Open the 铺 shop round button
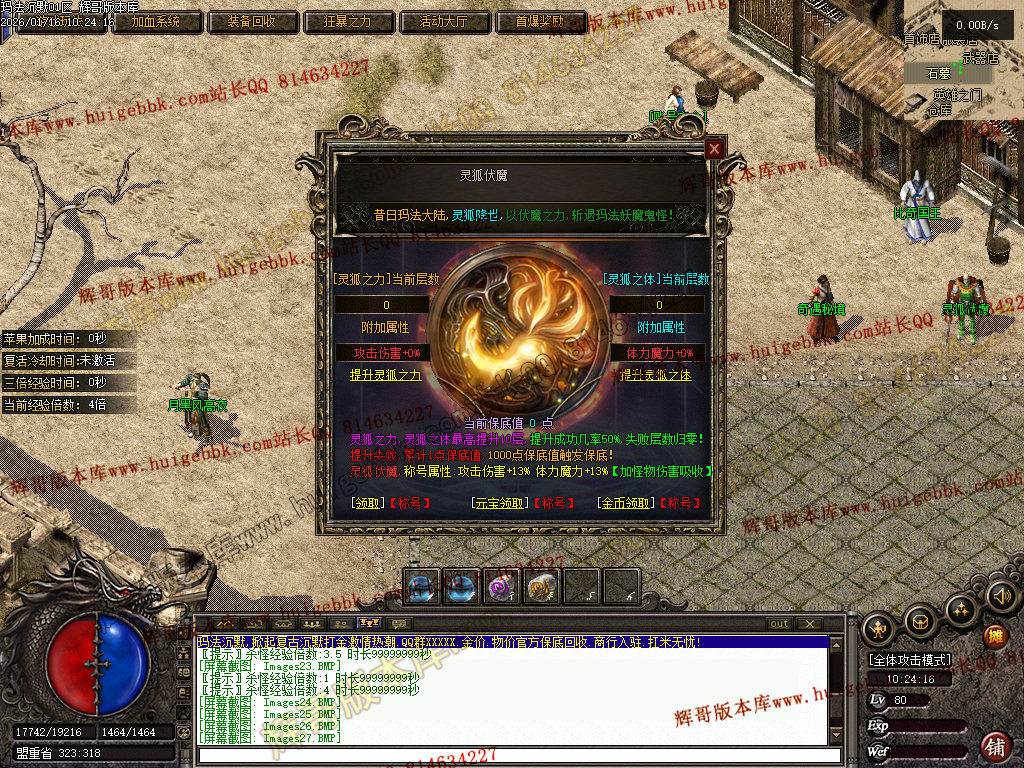The image size is (1024, 768). coord(995,745)
